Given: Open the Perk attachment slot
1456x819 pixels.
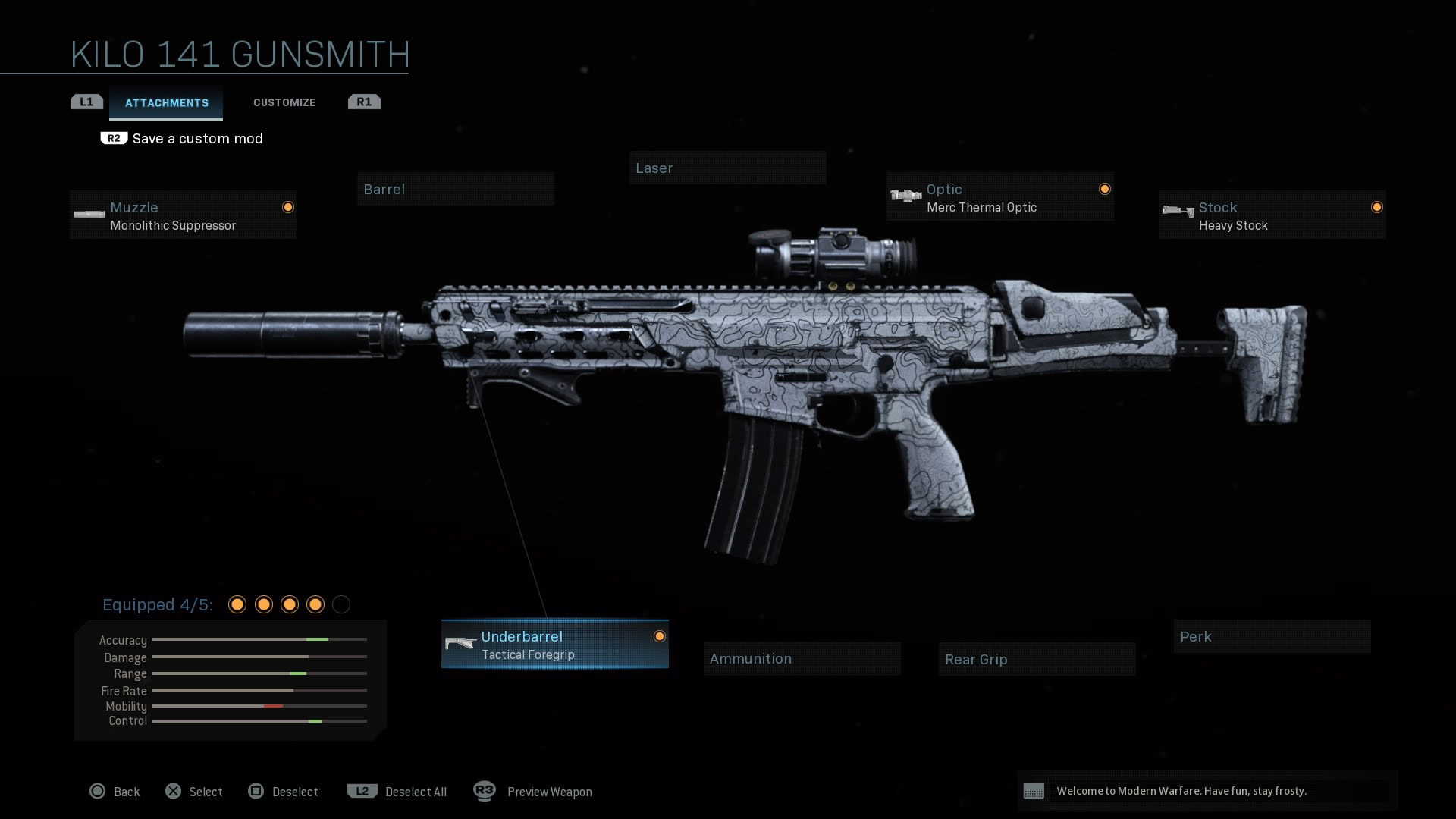Looking at the screenshot, I should coord(1272,637).
